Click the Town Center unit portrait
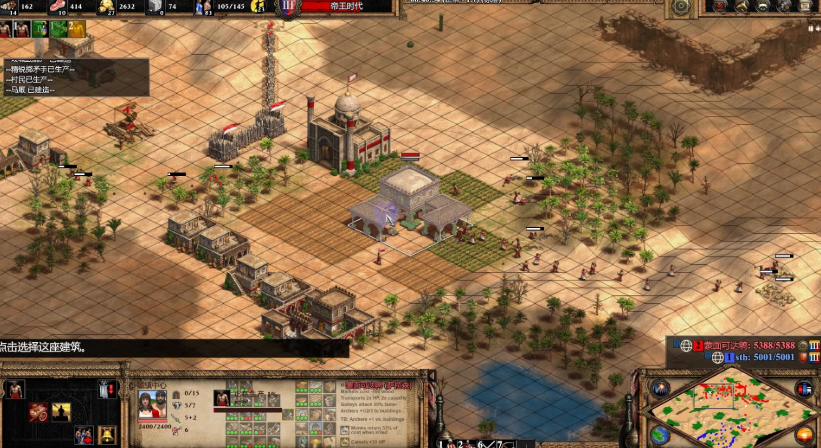 click(x=151, y=404)
